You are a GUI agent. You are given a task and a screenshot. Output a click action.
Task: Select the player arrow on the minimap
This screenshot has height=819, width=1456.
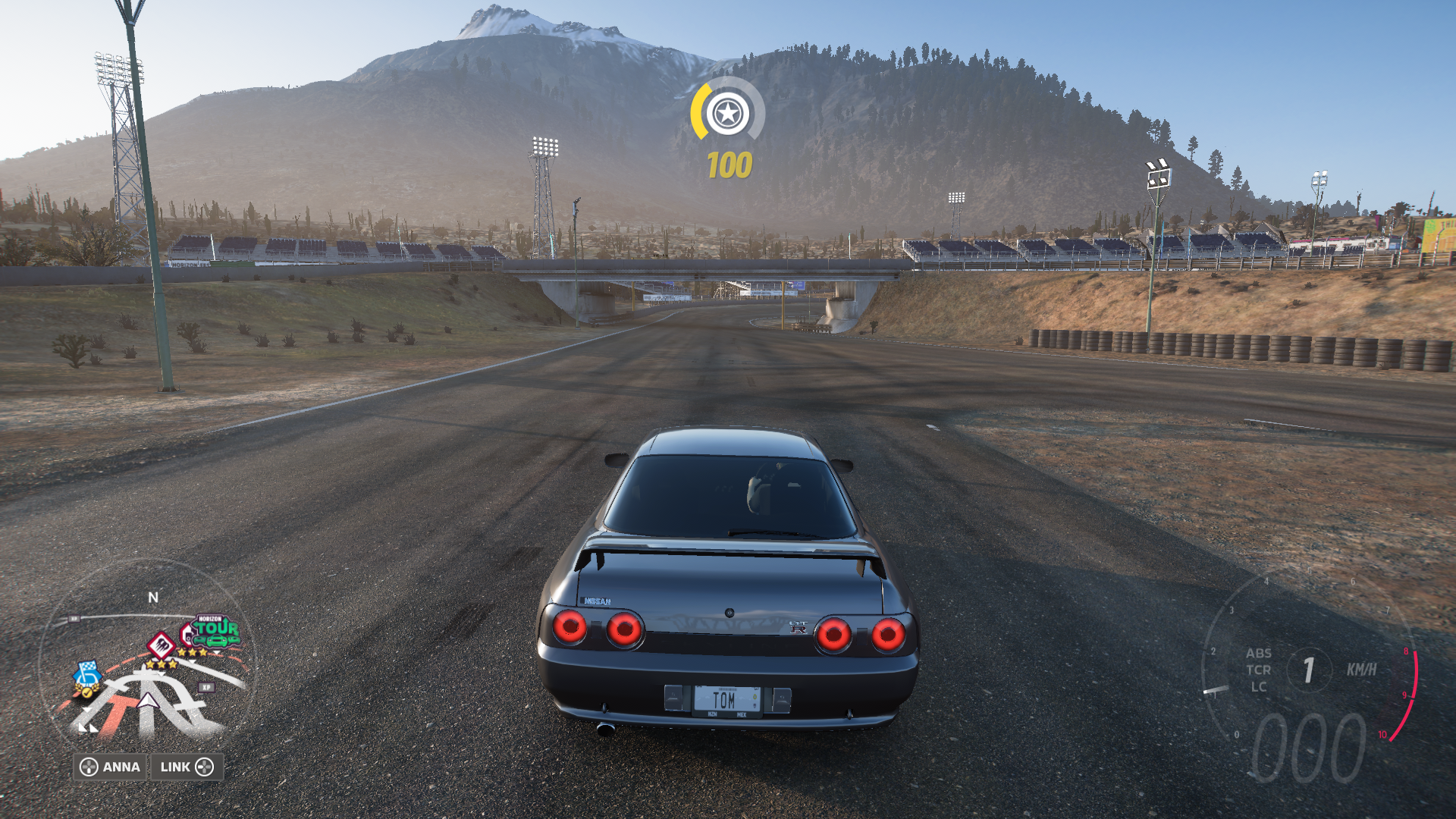coord(146,701)
